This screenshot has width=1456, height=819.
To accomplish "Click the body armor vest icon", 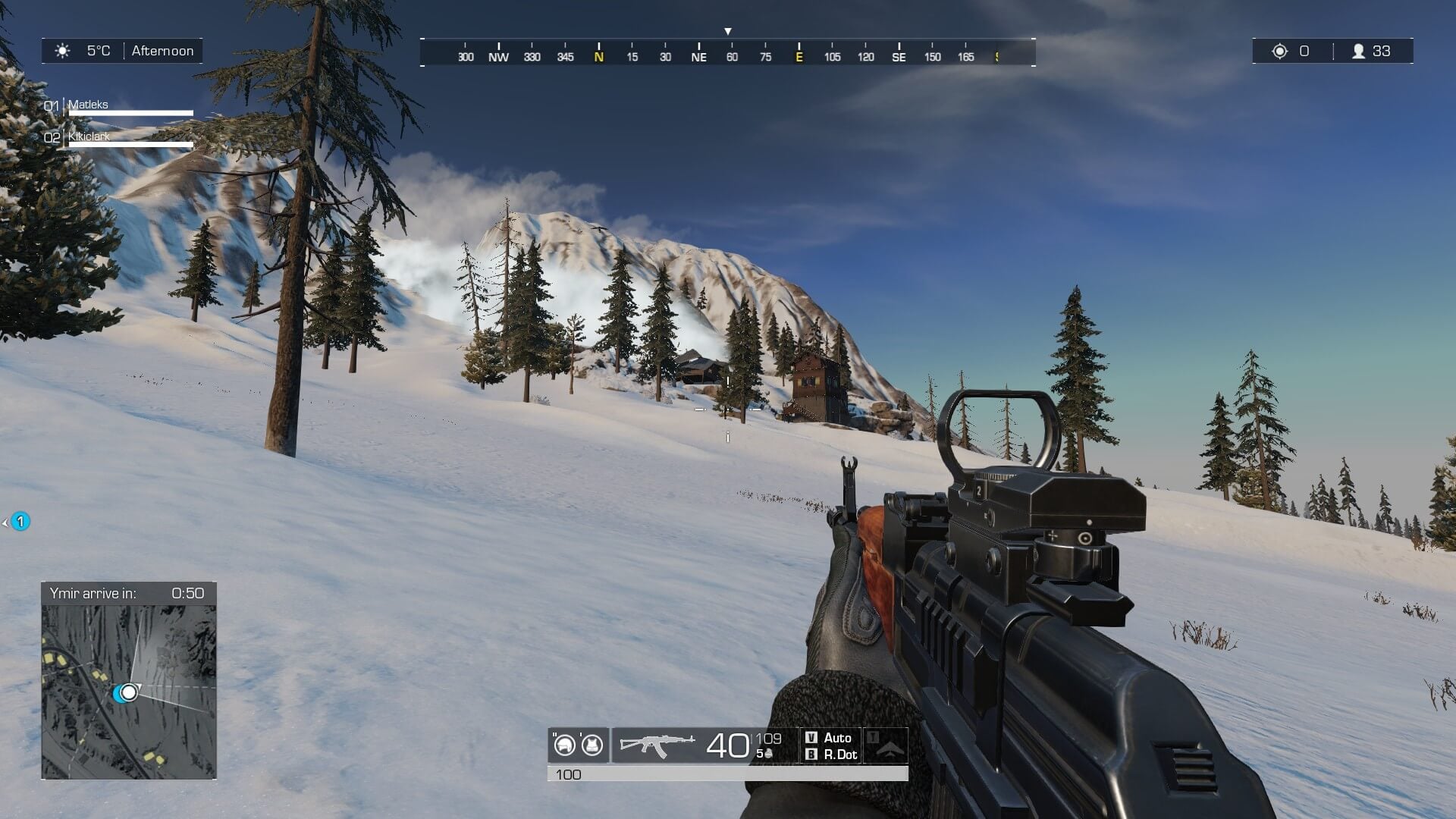I will pos(591,745).
